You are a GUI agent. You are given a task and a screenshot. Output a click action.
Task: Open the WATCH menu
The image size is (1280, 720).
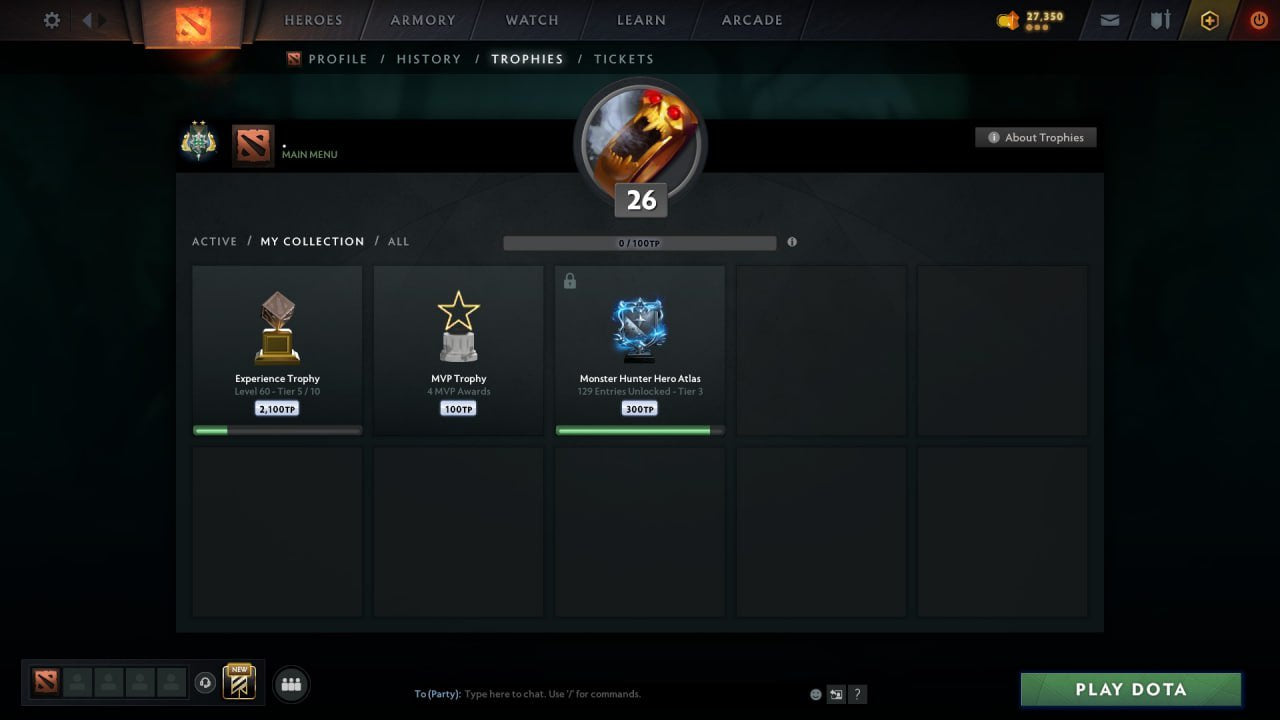point(531,20)
